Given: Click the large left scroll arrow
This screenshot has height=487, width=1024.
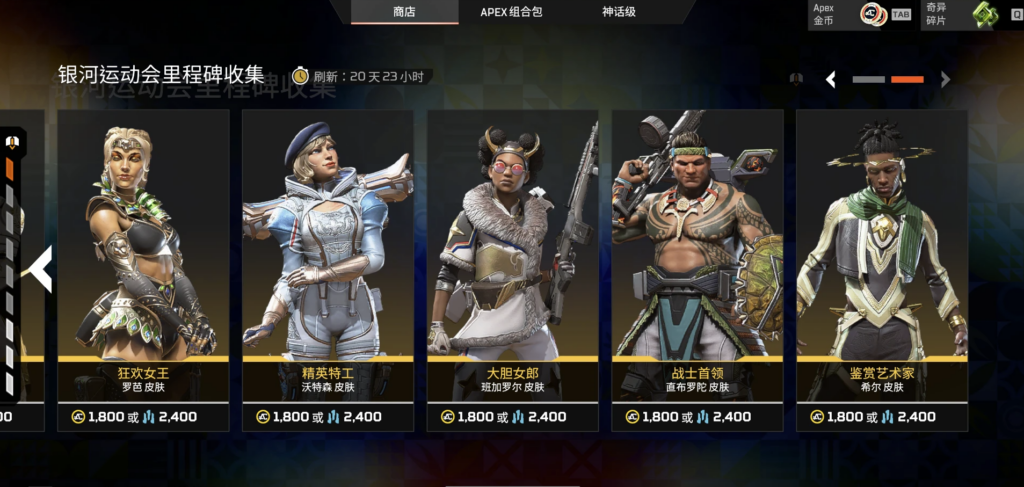Looking at the screenshot, I should pyautogui.click(x=41, y=269).
